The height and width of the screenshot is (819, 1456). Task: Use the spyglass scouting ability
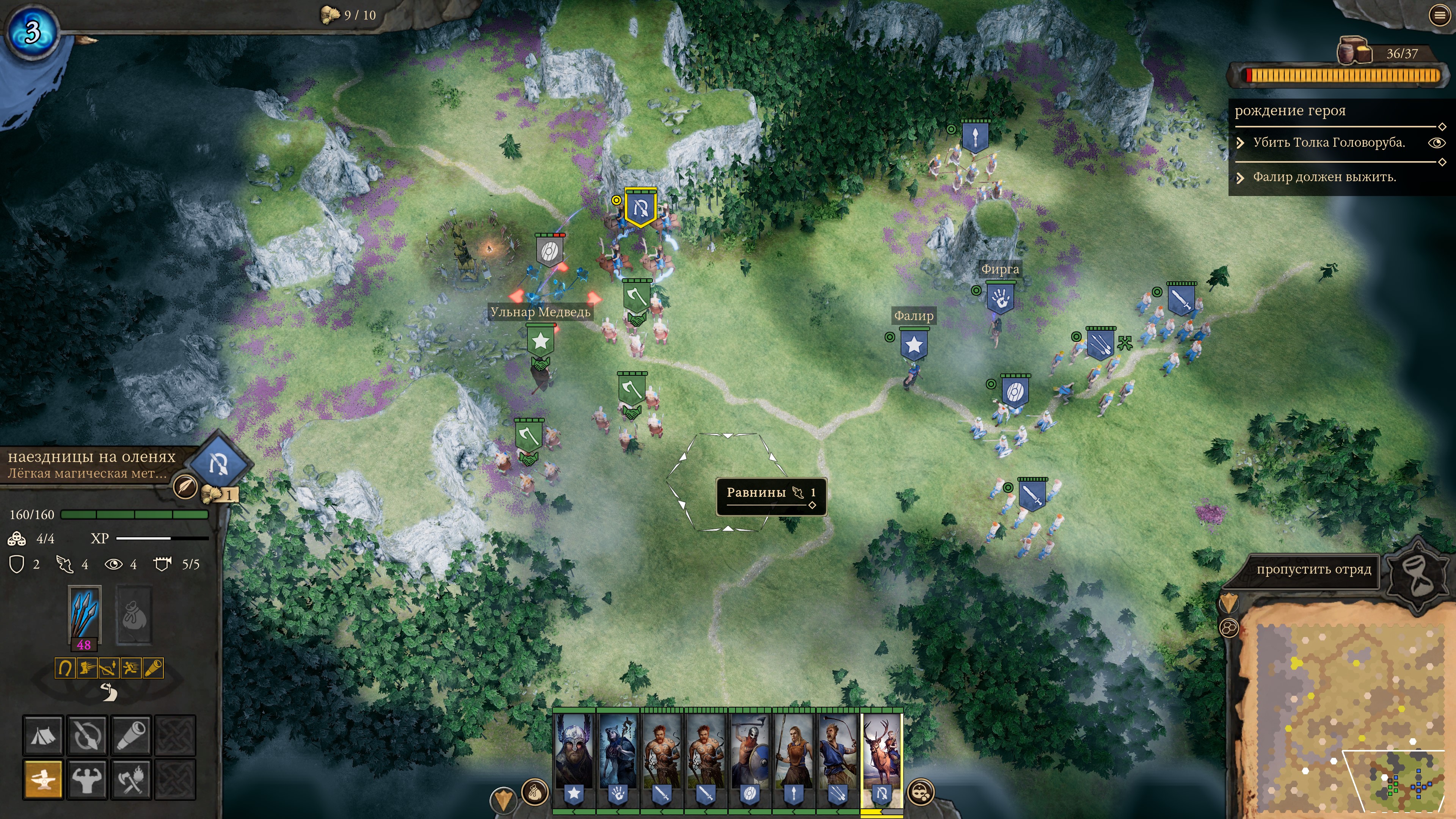(x=131, y=735)
